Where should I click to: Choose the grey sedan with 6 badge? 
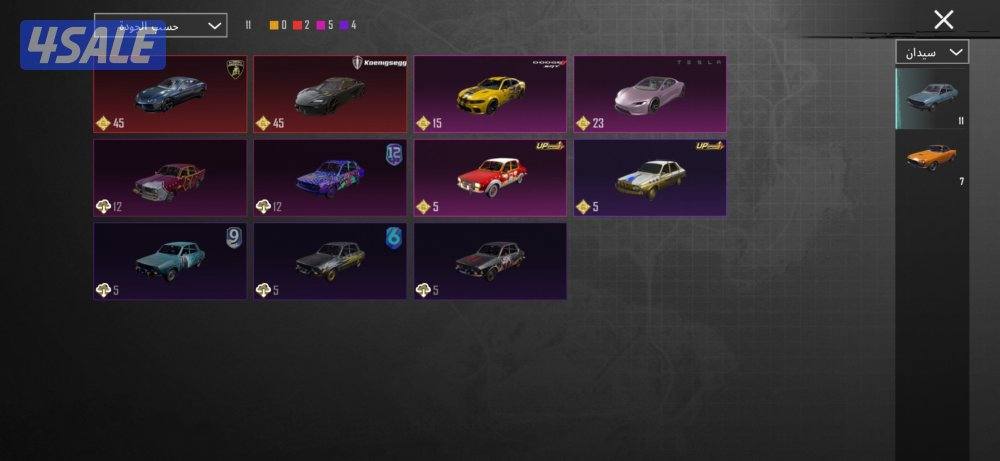click(x=330, y=261)
